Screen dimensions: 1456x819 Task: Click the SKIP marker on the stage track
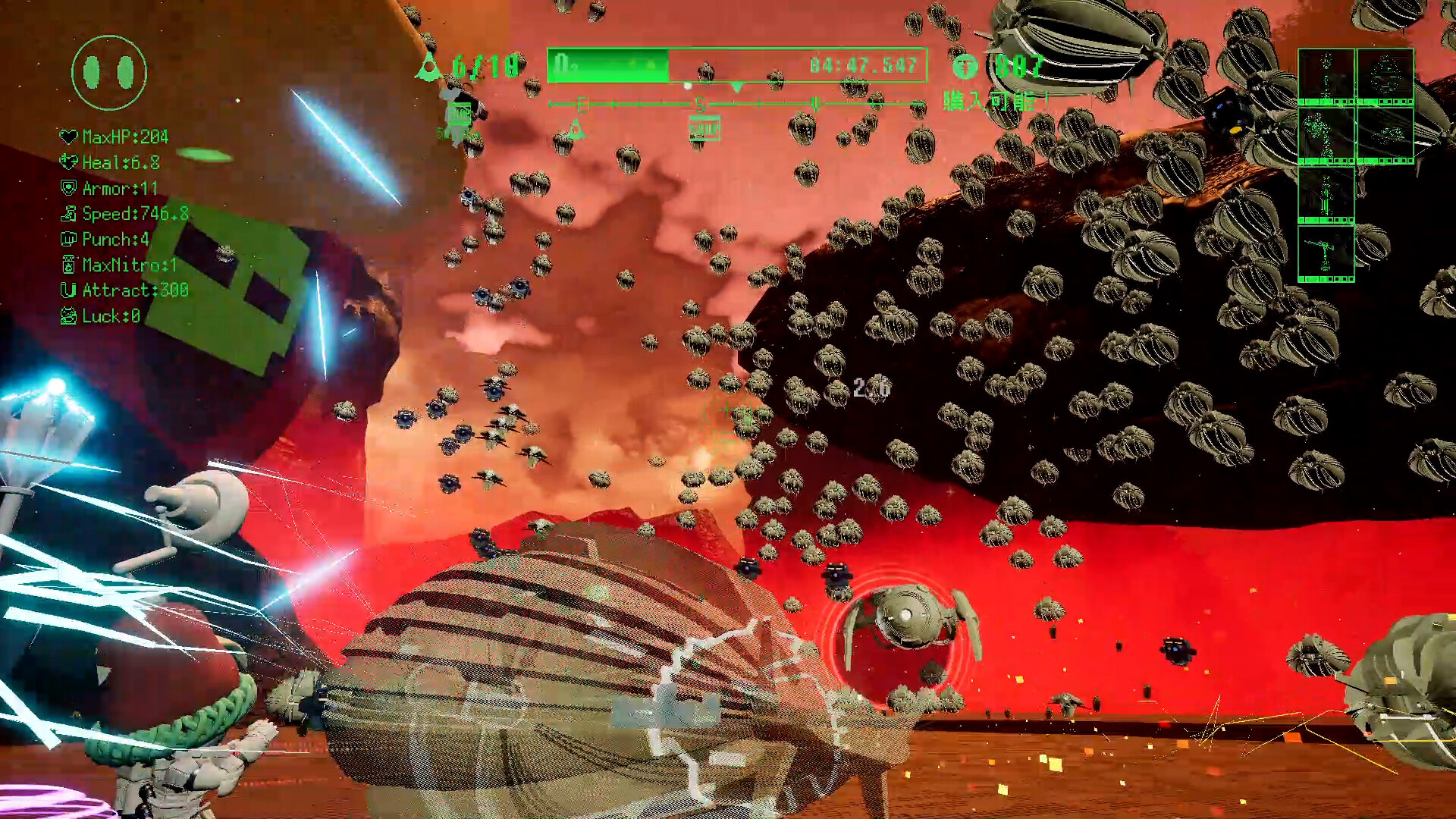[x=704, y=127]
